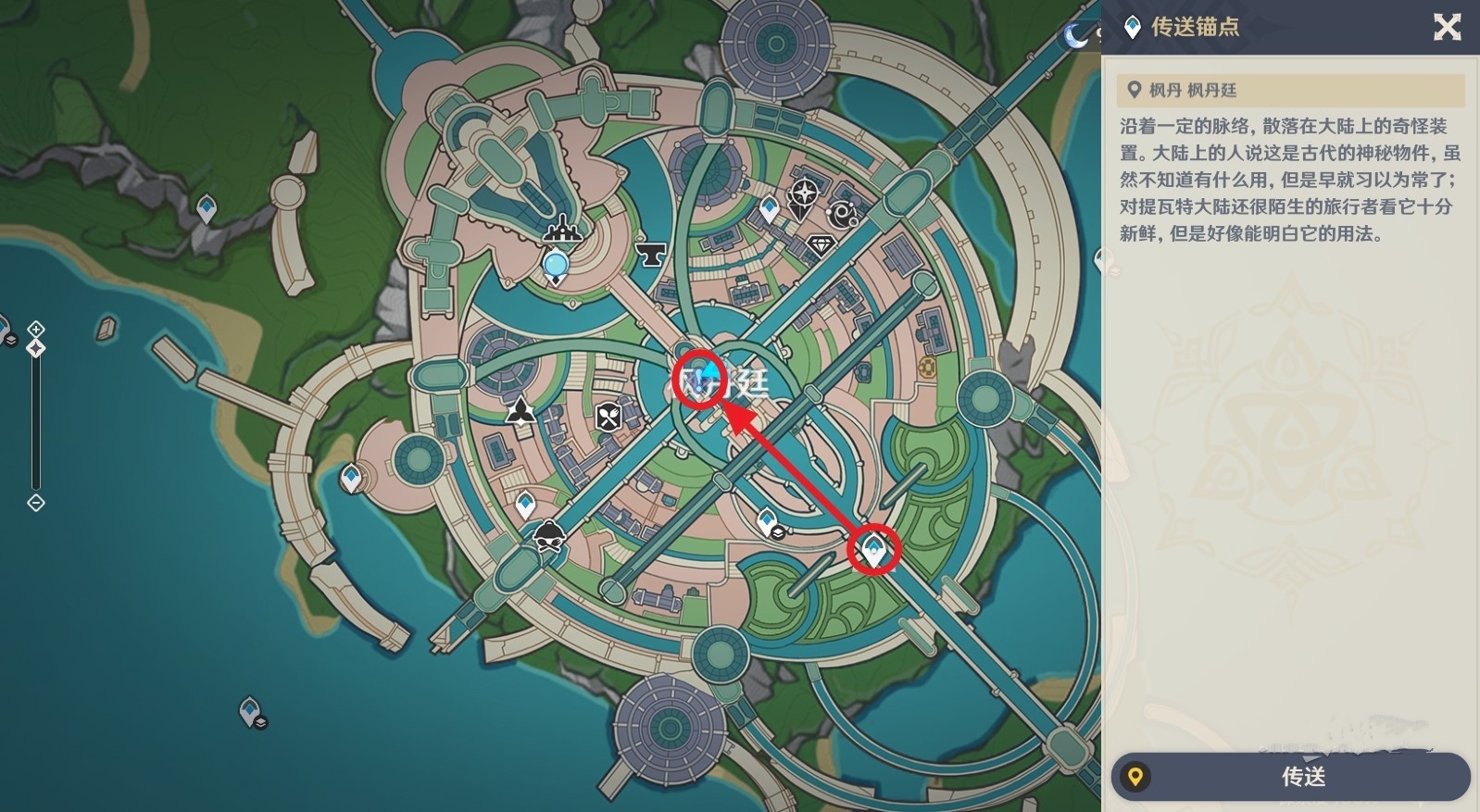This screenshot has width=1480, height=812.
Task: Close the teleport waypoint panel
Action: (1447, 27)
